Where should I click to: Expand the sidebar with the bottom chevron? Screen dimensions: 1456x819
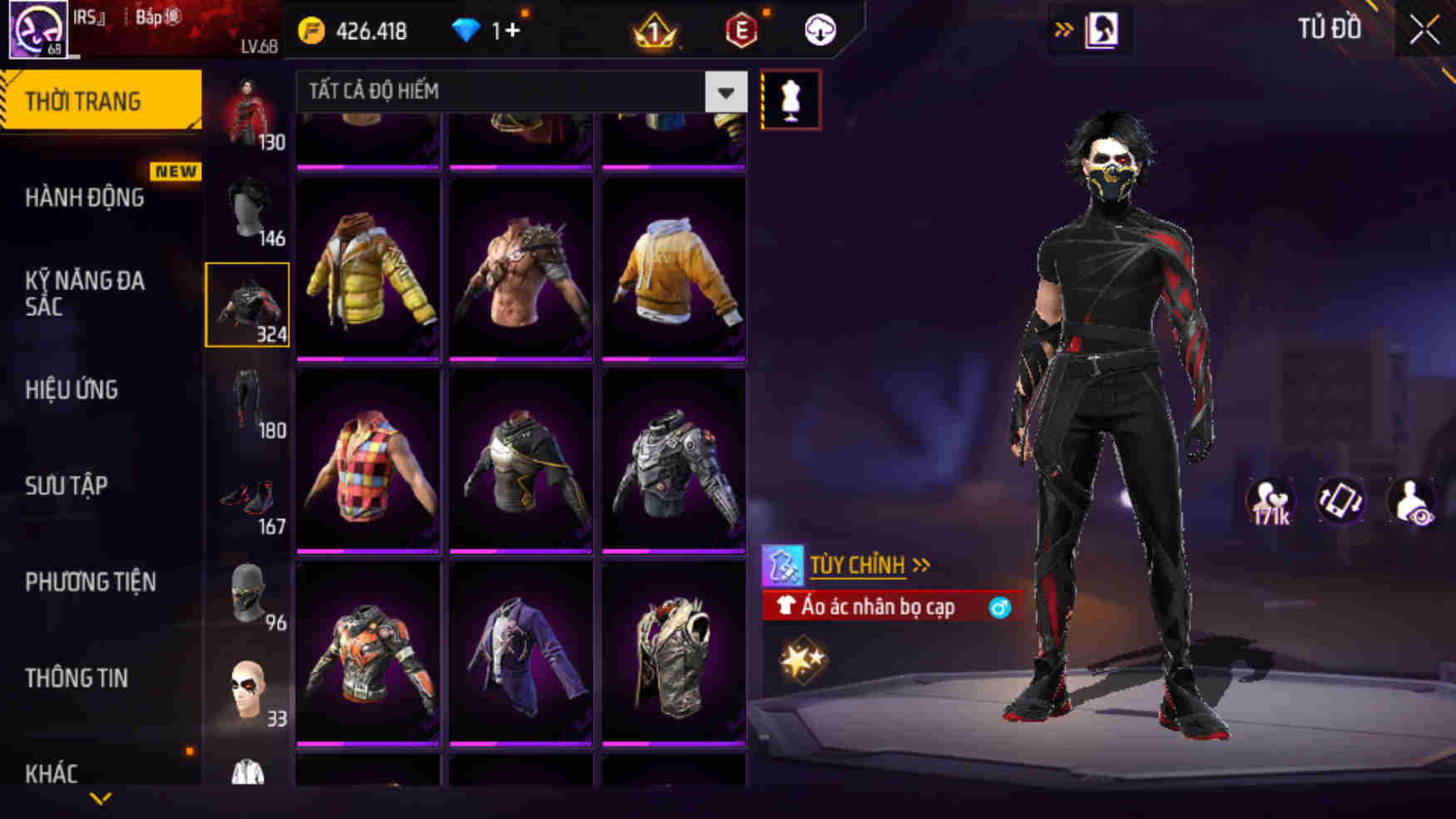click(100, 797)
